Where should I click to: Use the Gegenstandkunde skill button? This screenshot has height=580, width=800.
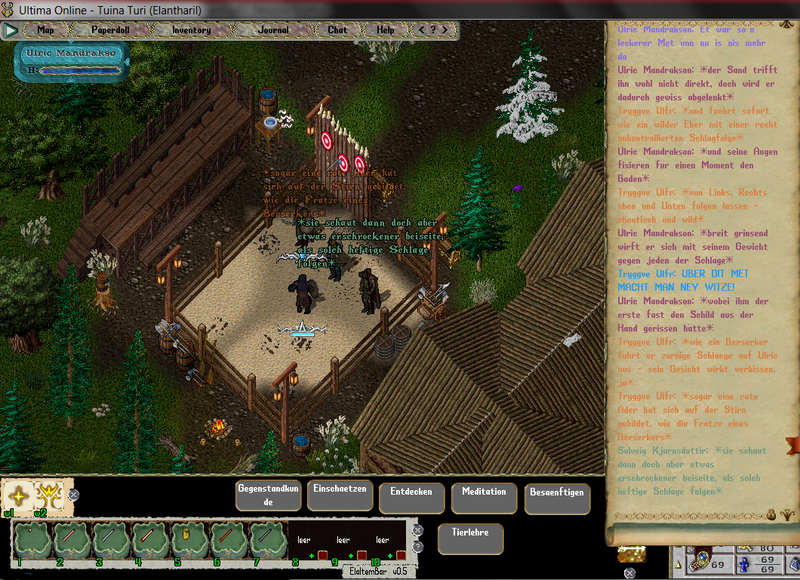pyautogui.click(x=268, y=496)
